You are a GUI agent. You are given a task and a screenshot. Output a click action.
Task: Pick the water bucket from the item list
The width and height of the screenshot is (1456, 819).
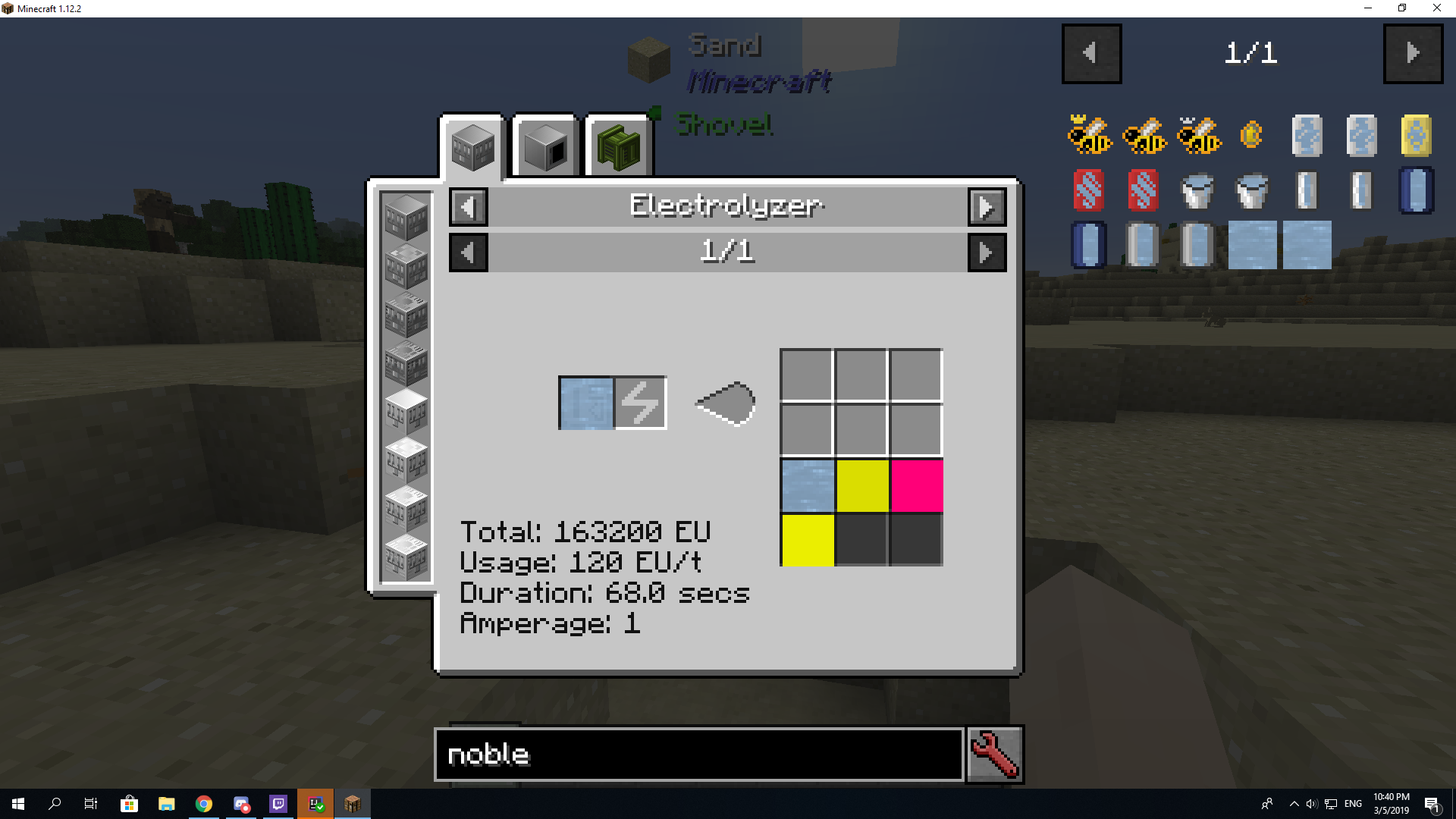coord(1197,190)
